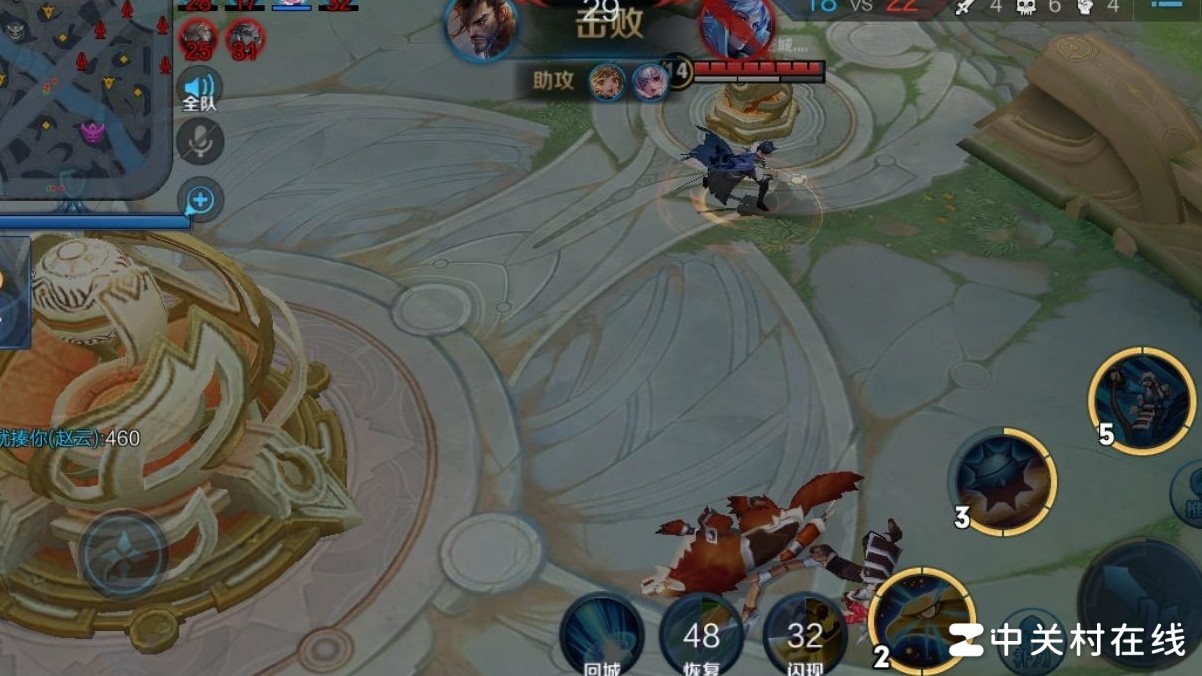Activate the 回城 recall skill

click(602, 634)
